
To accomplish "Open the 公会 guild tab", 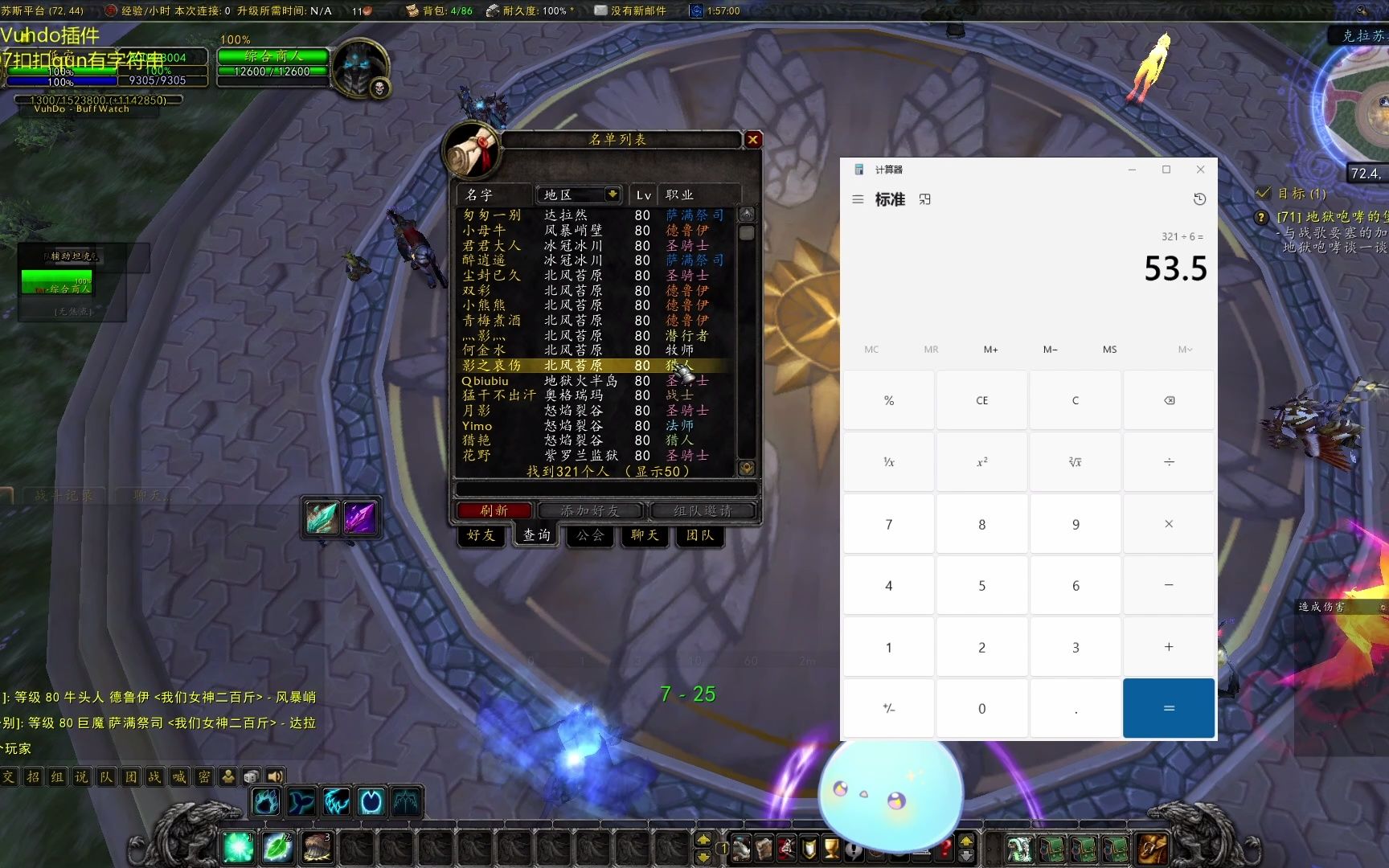I will click(590, 535).
